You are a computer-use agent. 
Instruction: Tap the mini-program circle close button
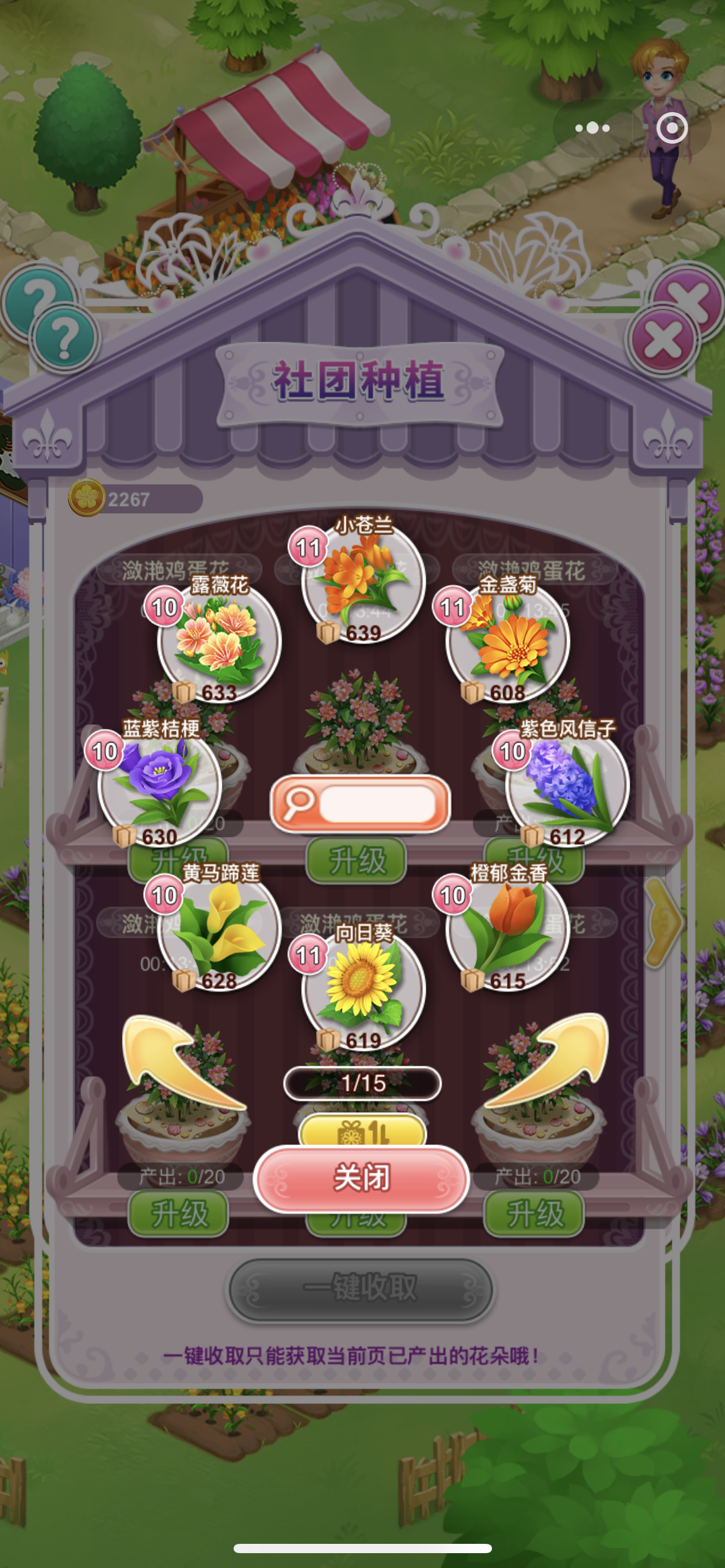coord(672,128)
